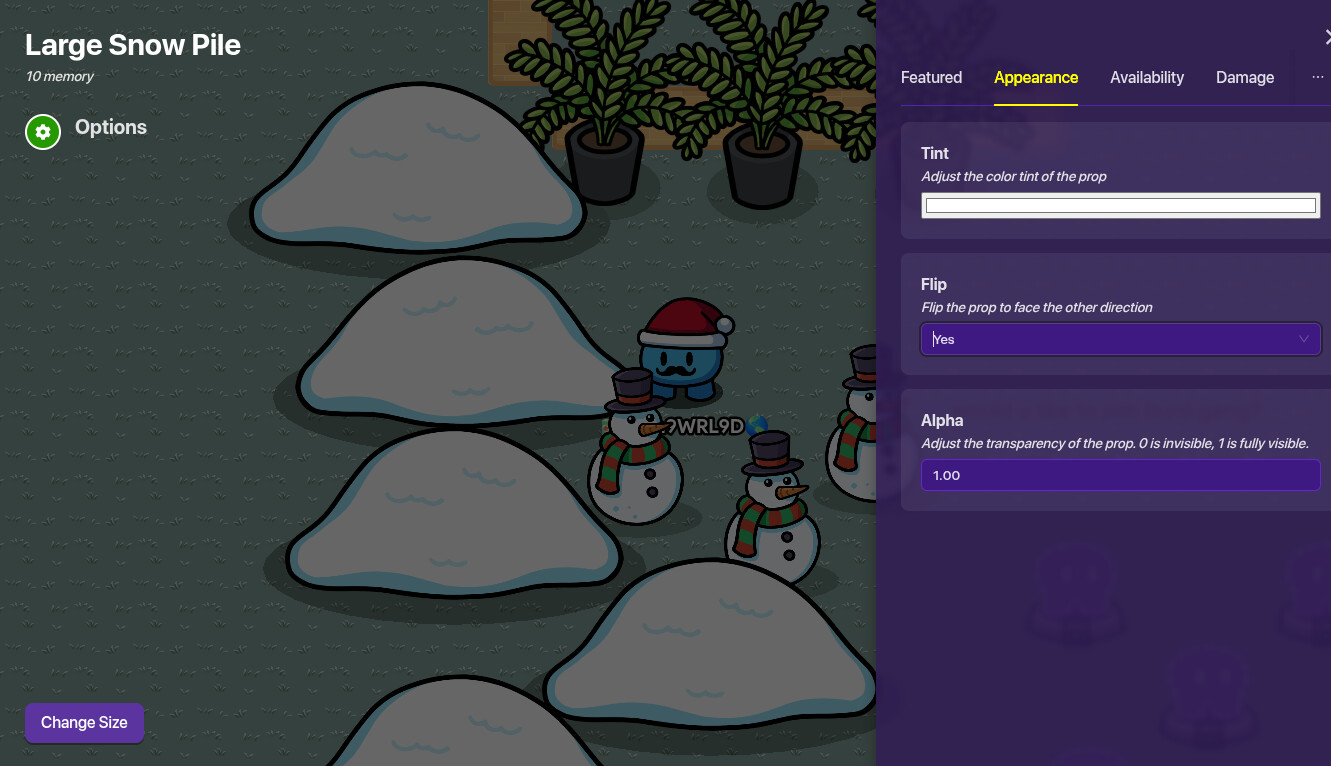
Task: Click the 'Large Snow Pile' title text
Action: click(133, 44)
